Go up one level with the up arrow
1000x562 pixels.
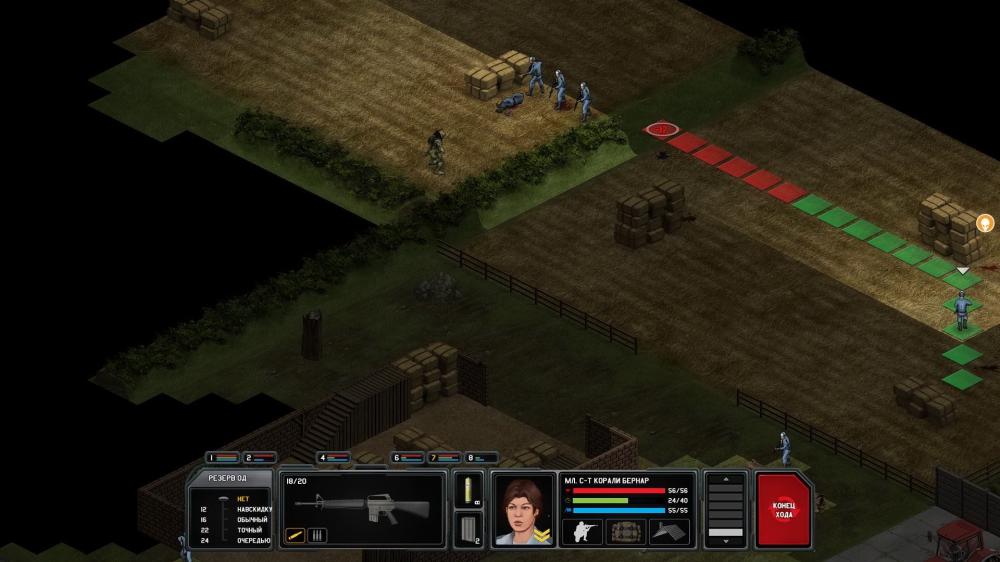(x=726, y=480)
